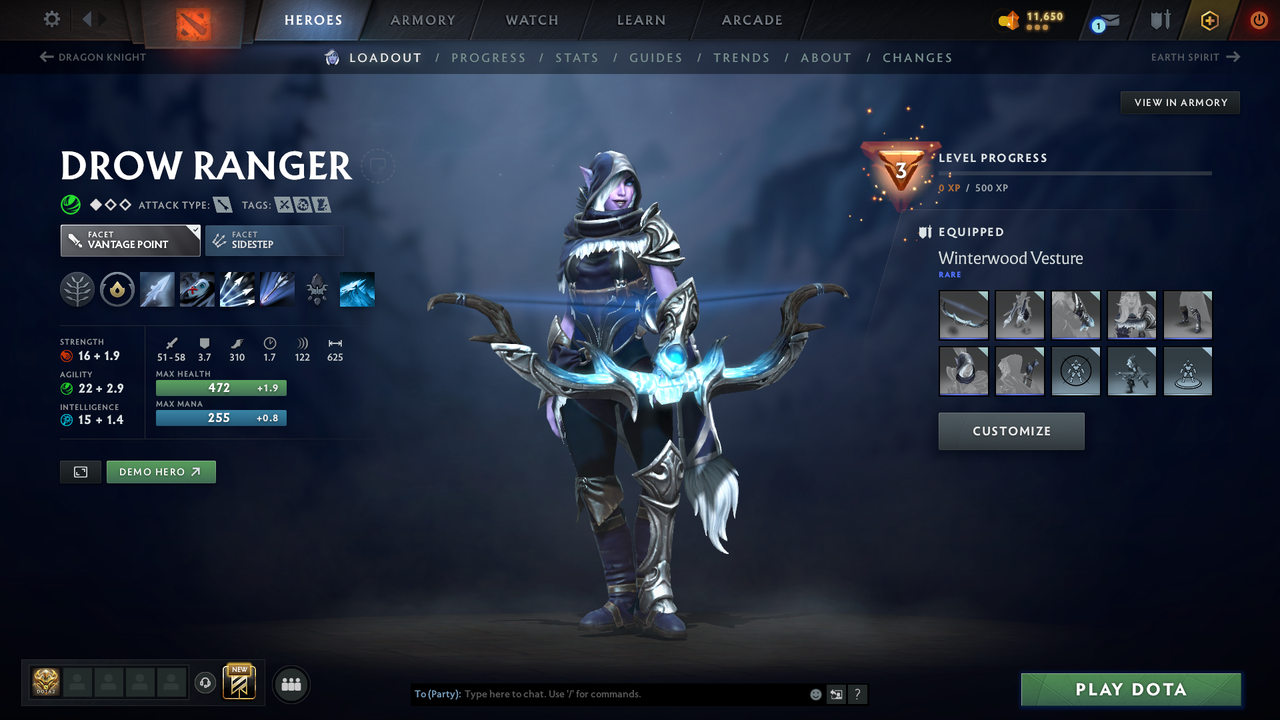Select the equipped bow item slot

[964, 316]
